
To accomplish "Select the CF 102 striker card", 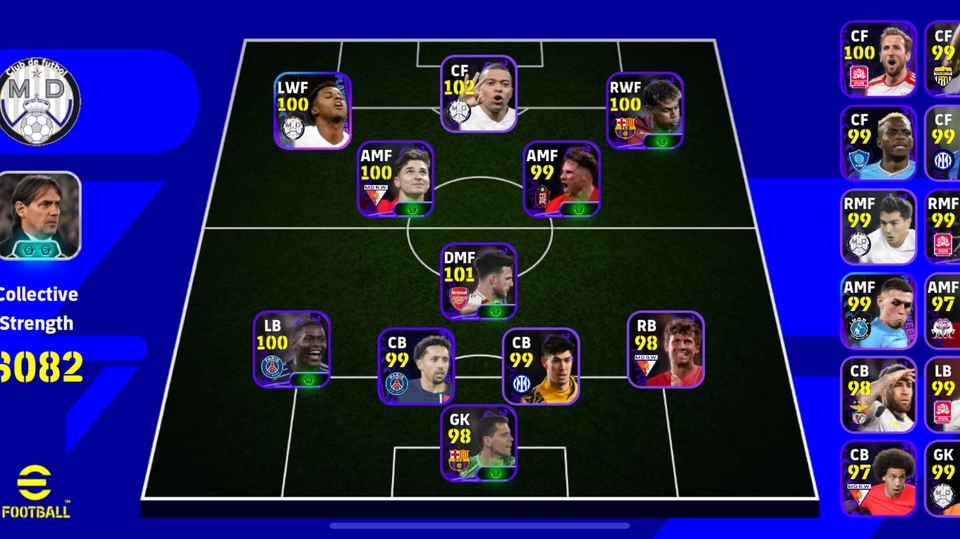I will [478, 94].
